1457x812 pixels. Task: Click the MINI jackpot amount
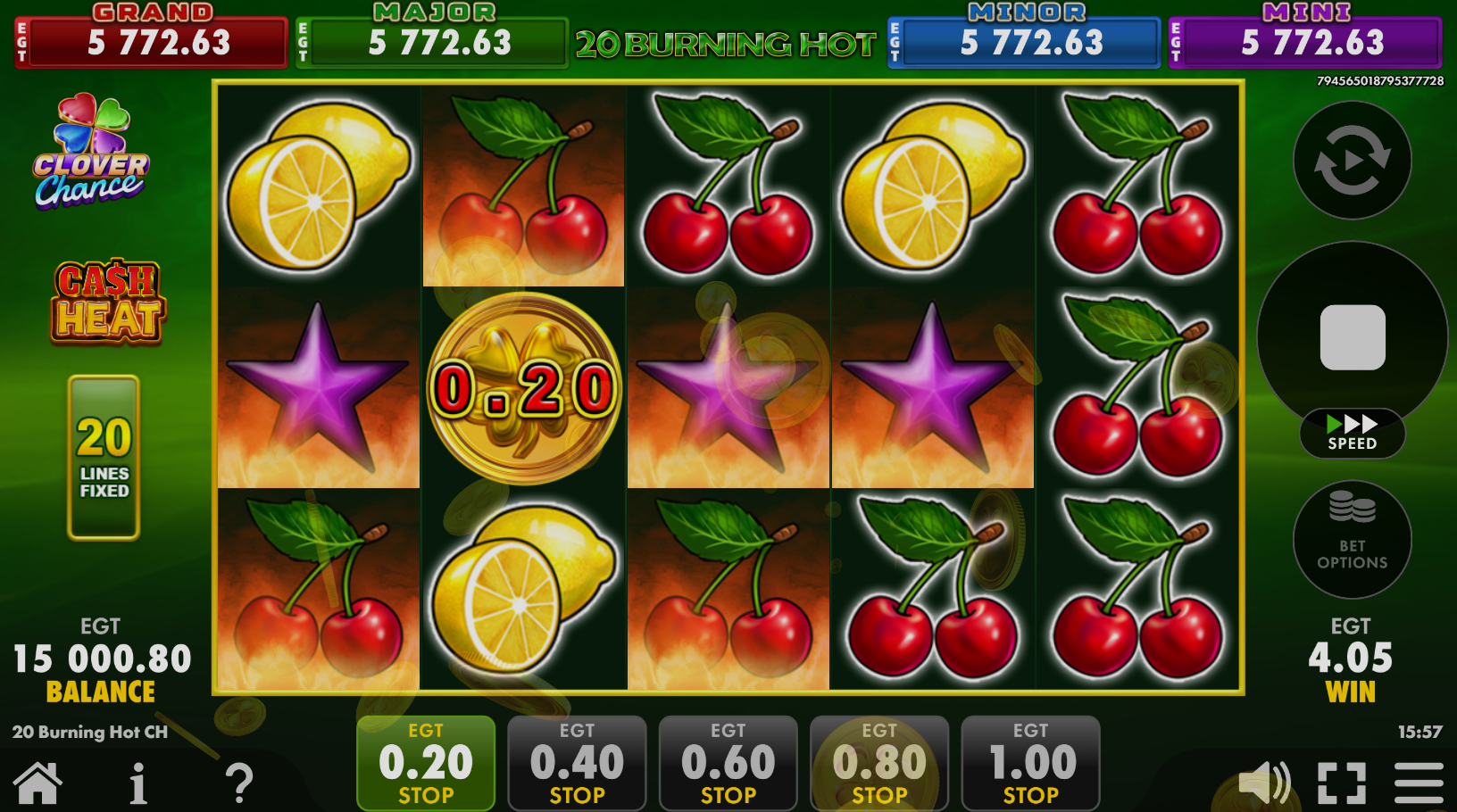(x=1304, y=41)
